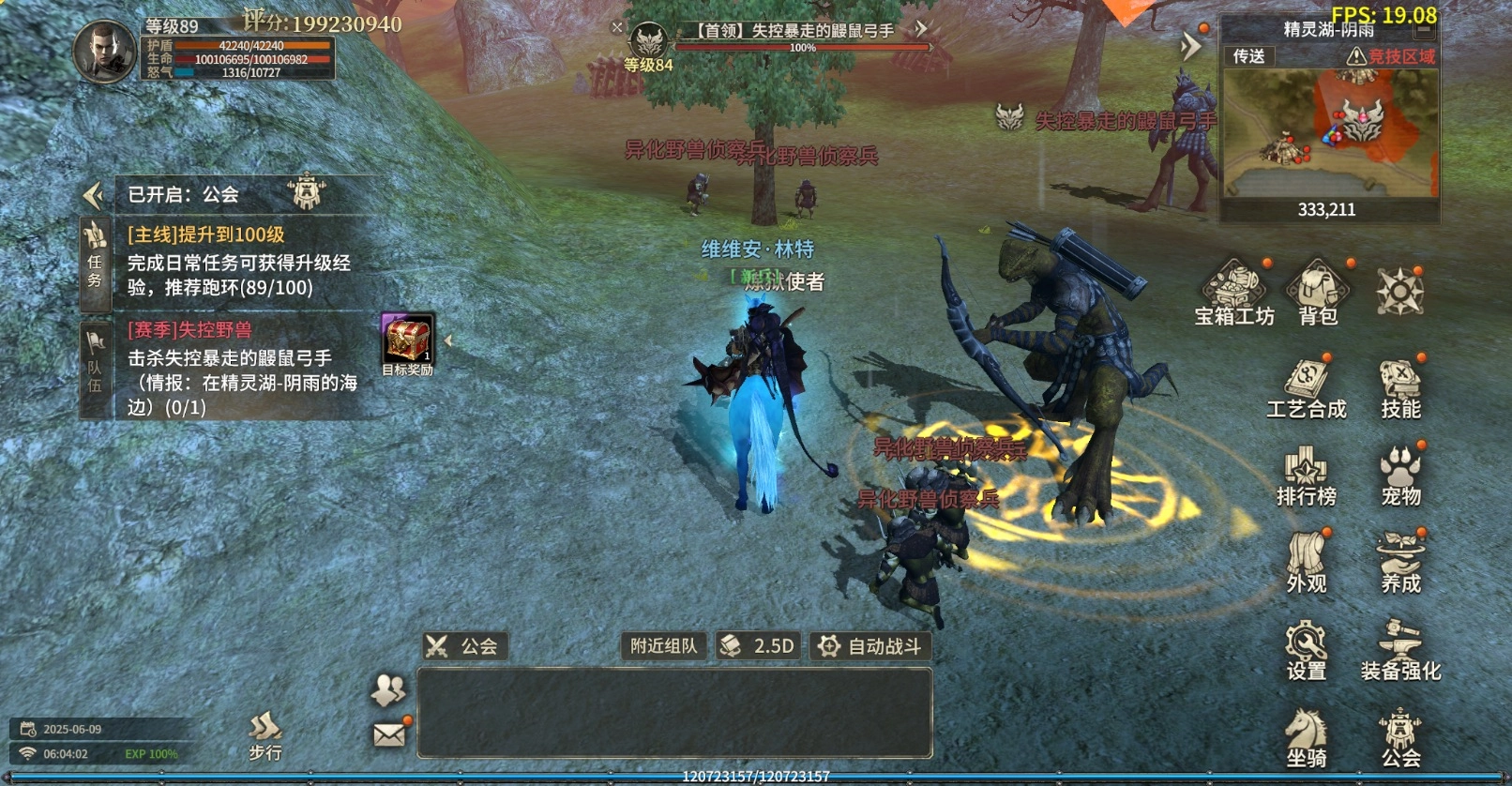
Task: Click the 附近组队 nearby team button
Action: click(663, 646)
